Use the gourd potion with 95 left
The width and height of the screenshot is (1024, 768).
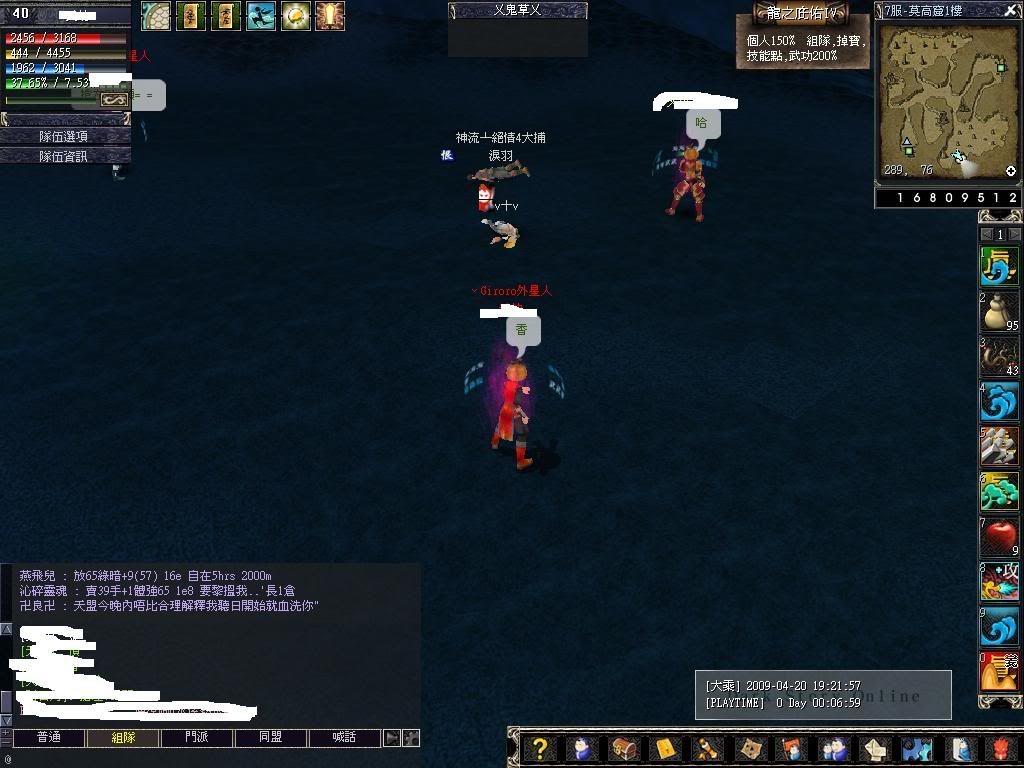click(x=998, y=313)
